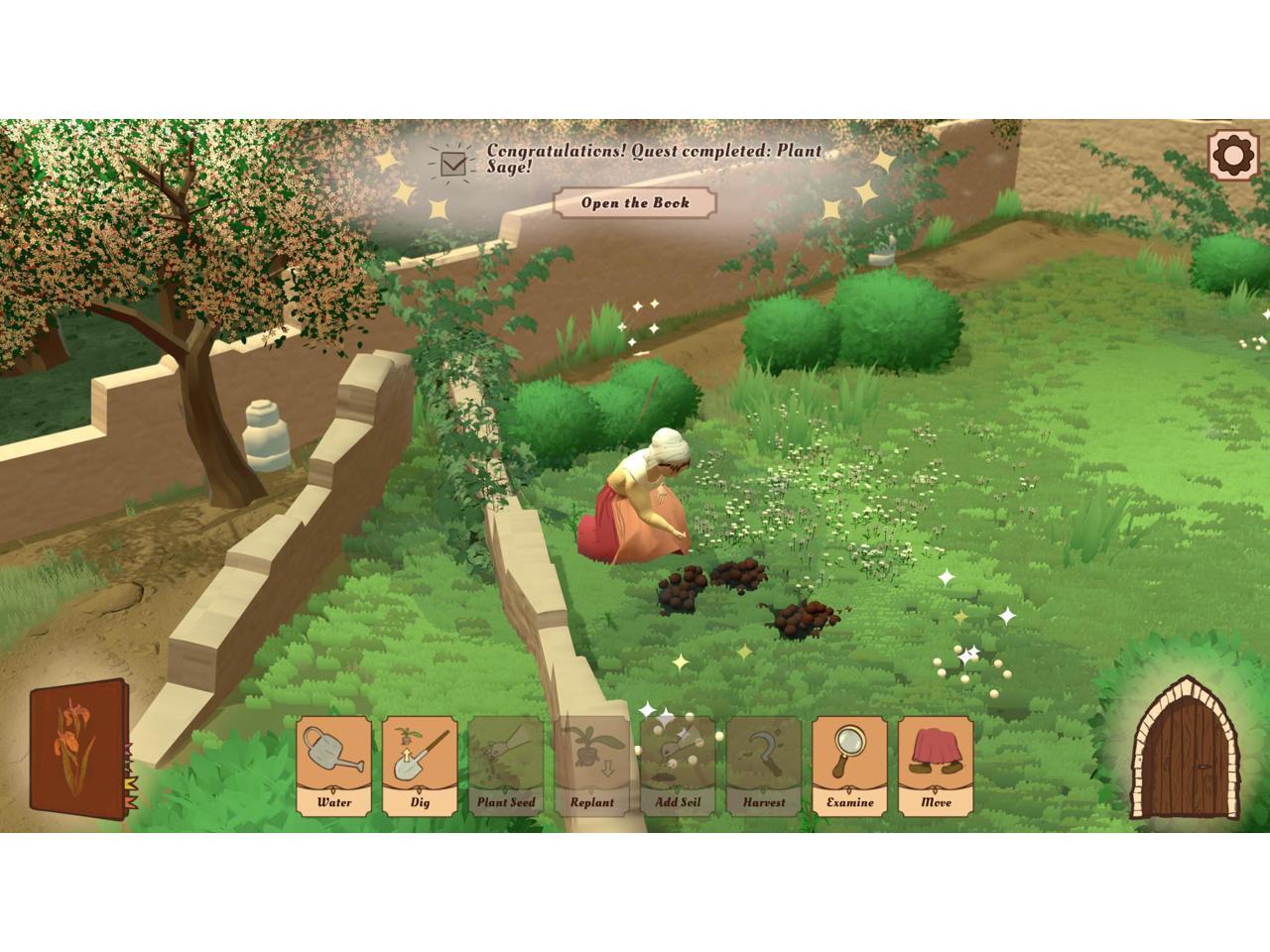Select the Water action card
The height and width of the screenshot is (952, 1270).
[334, 766]
